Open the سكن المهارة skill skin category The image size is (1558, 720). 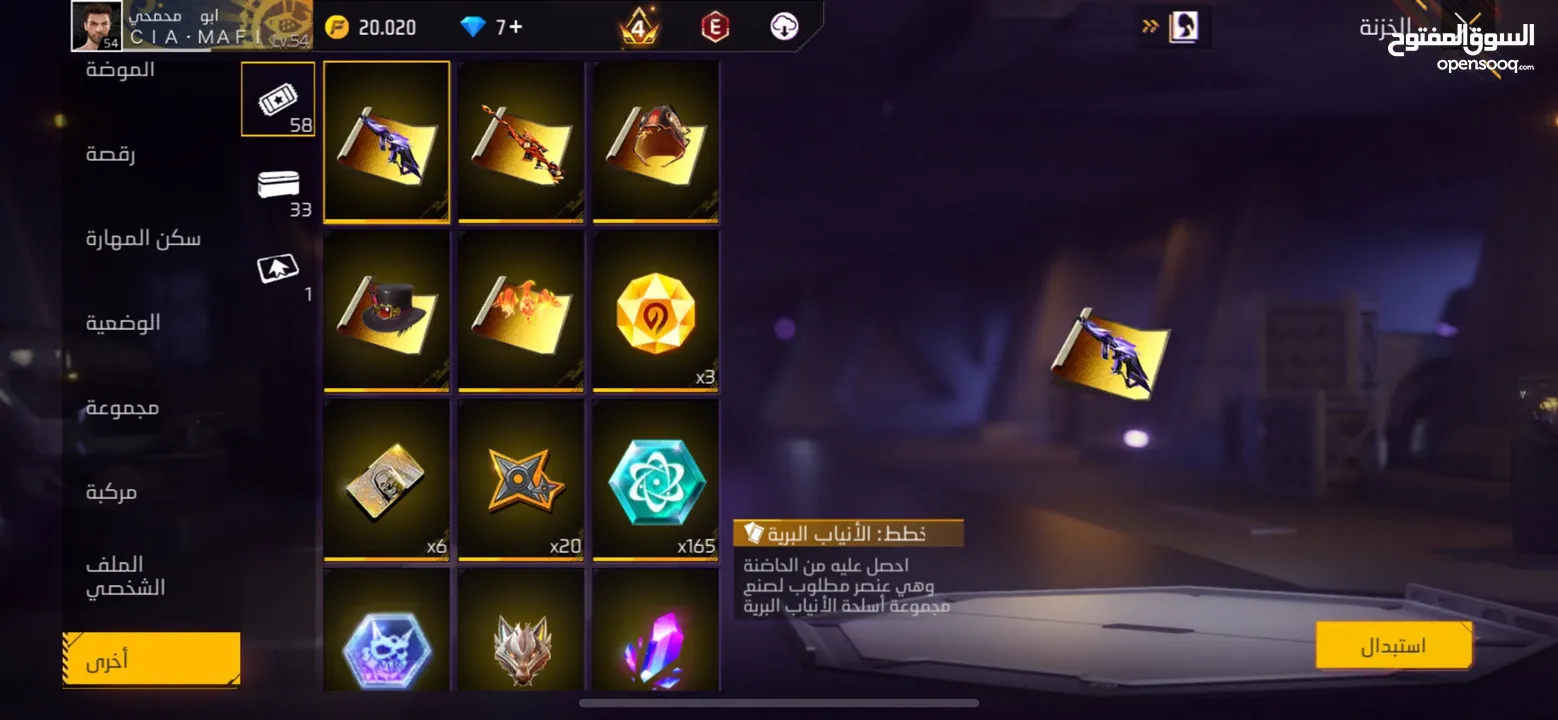click(x=143, y=238)
